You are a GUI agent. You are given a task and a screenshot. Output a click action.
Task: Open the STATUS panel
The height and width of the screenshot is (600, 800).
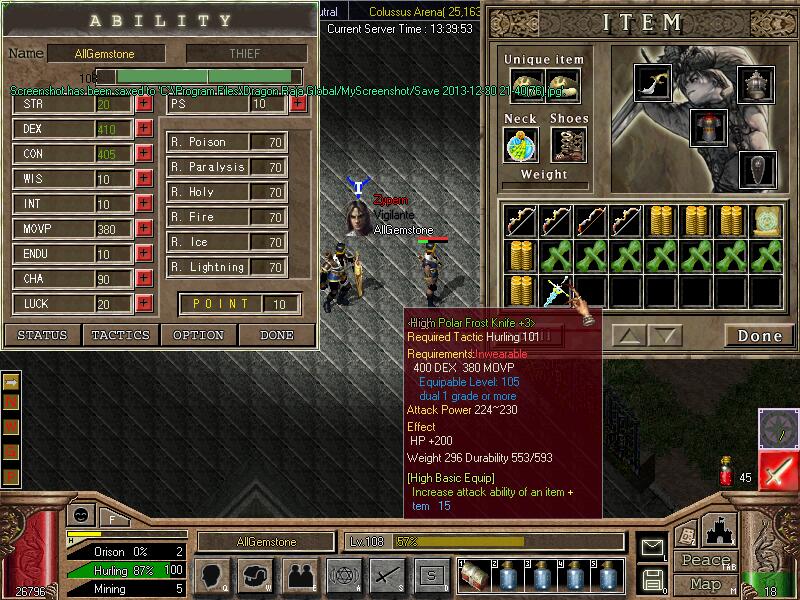42,335
